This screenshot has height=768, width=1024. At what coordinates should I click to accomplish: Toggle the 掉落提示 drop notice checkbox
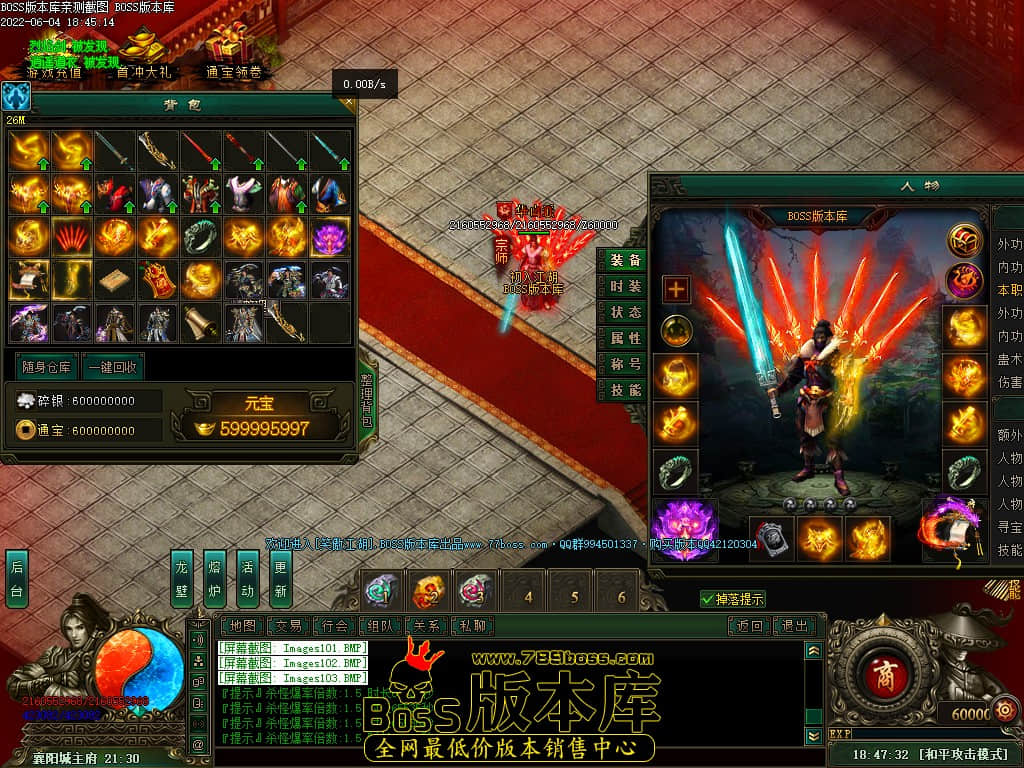pos(708,599)
